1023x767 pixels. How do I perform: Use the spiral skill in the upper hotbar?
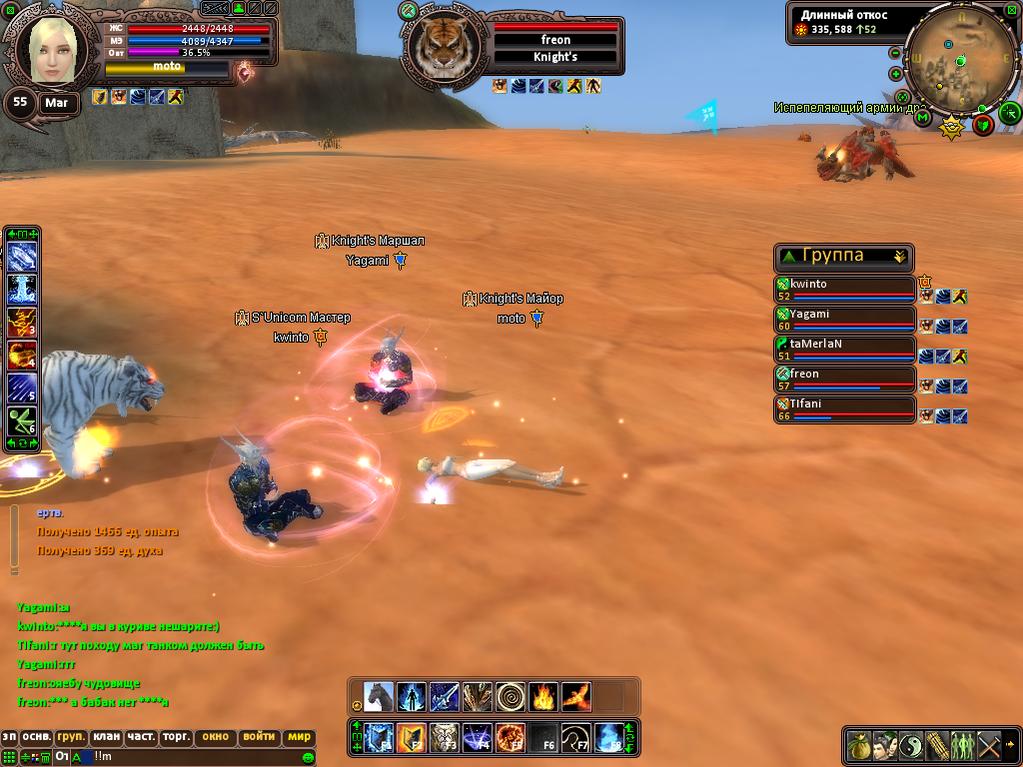pyautogui.click(x=510, y=696)
